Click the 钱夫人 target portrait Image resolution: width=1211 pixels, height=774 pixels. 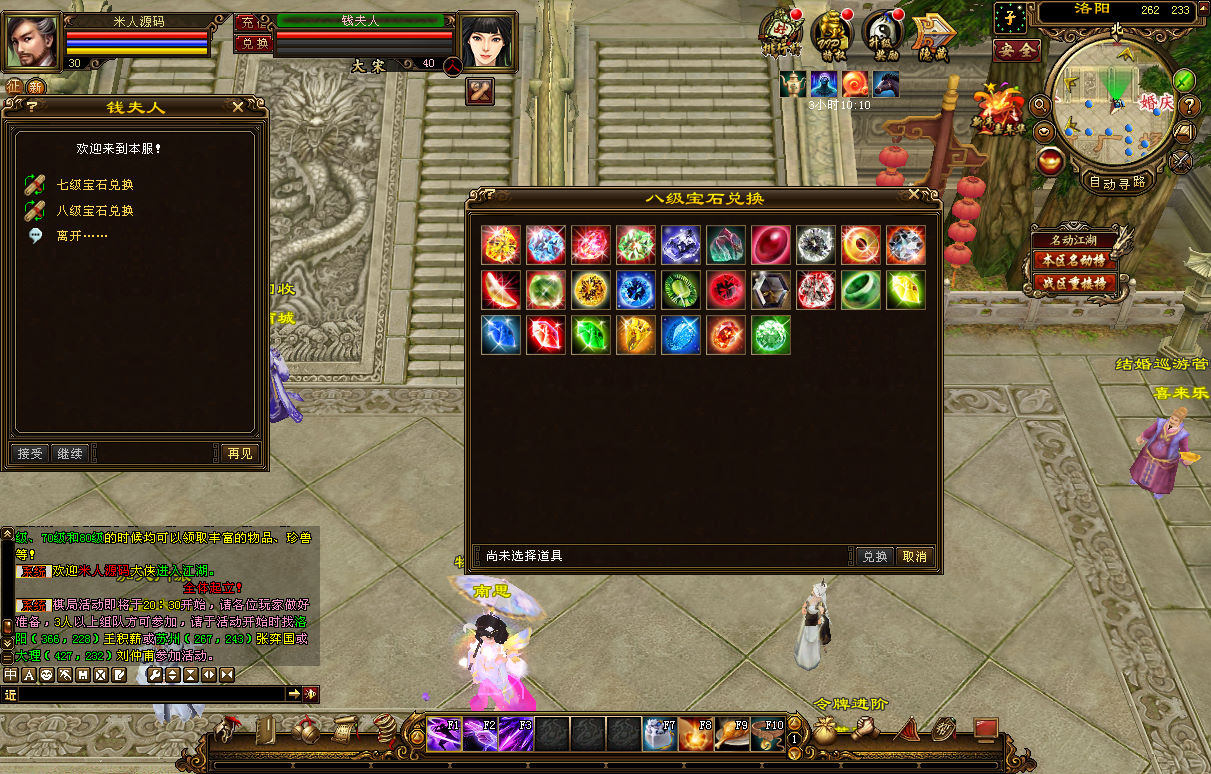click(486, 42)
